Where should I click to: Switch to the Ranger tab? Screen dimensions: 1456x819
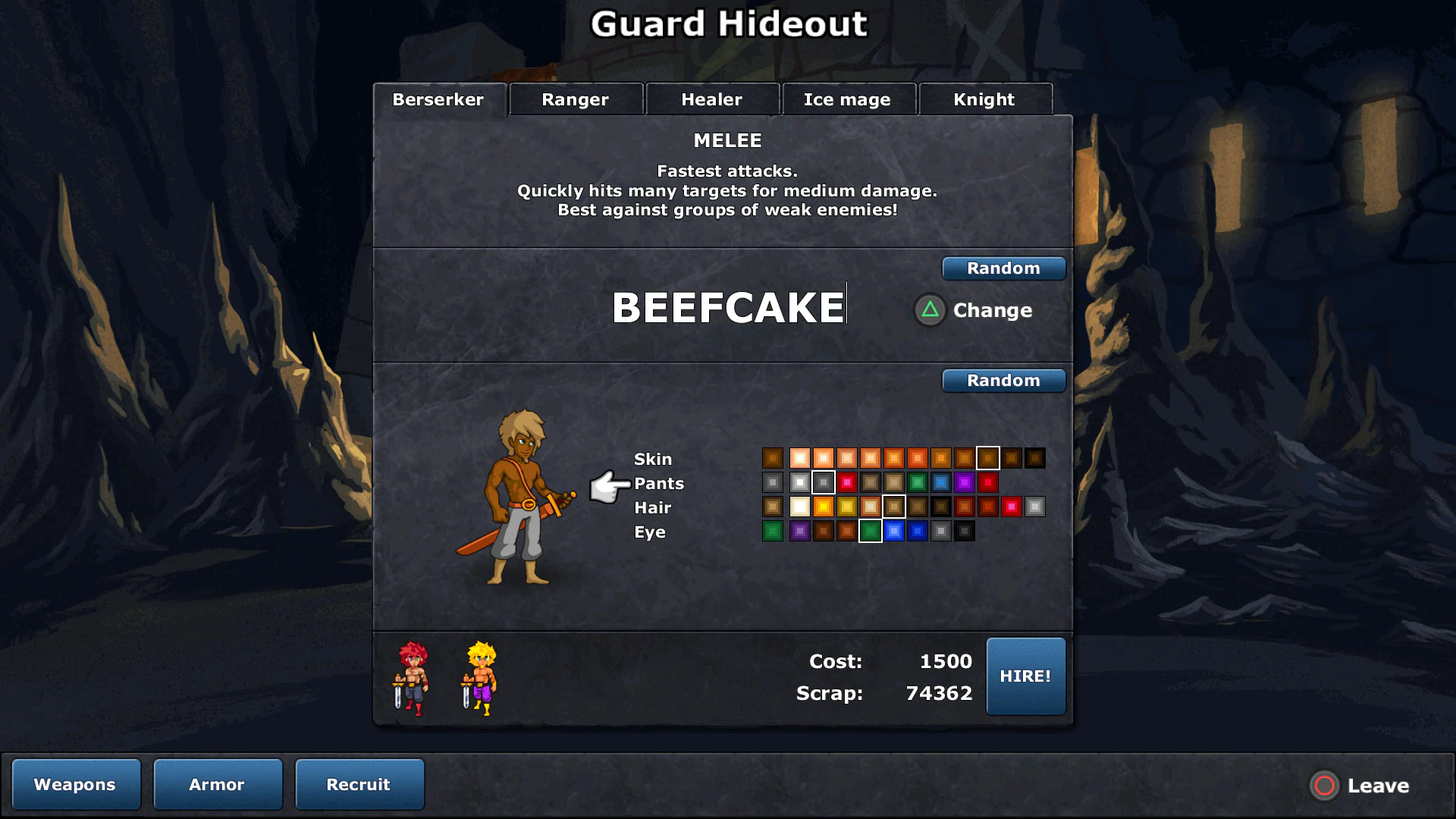coord(574,99)
